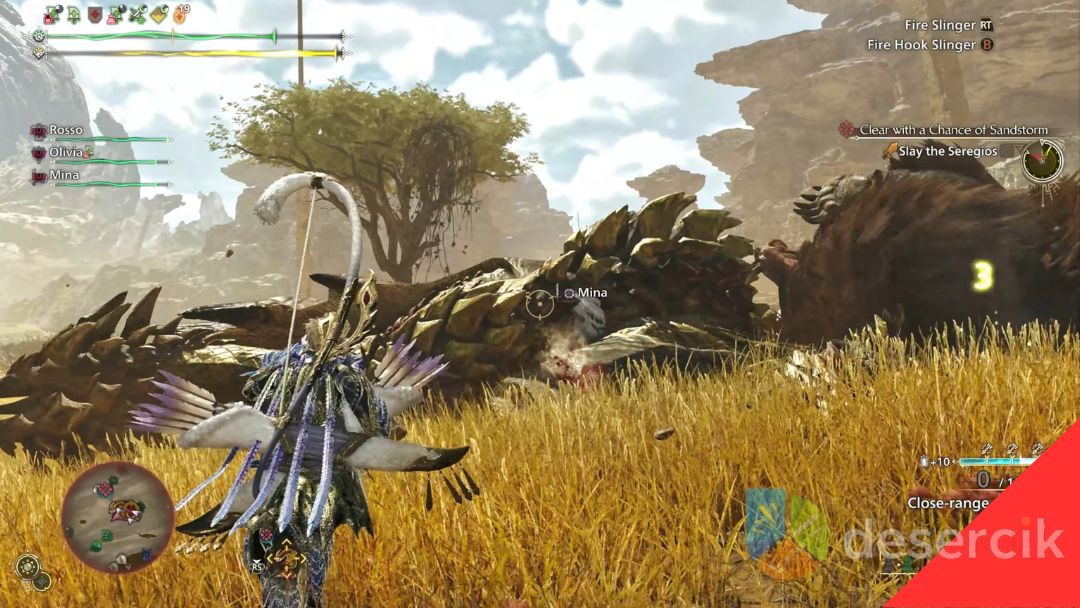This screenshot has height=608, width=1080.
Task: Click the Mina nameplate near the reticle
Action: (592, 293)
